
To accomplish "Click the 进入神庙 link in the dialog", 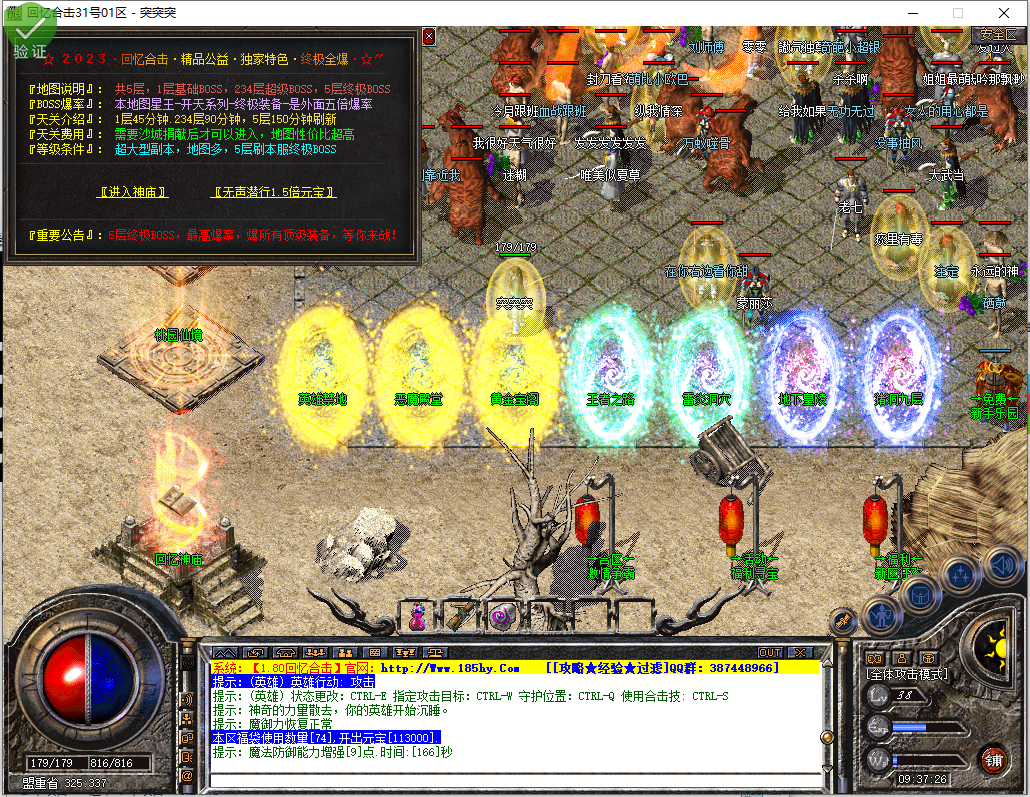I will coord(132,192).
